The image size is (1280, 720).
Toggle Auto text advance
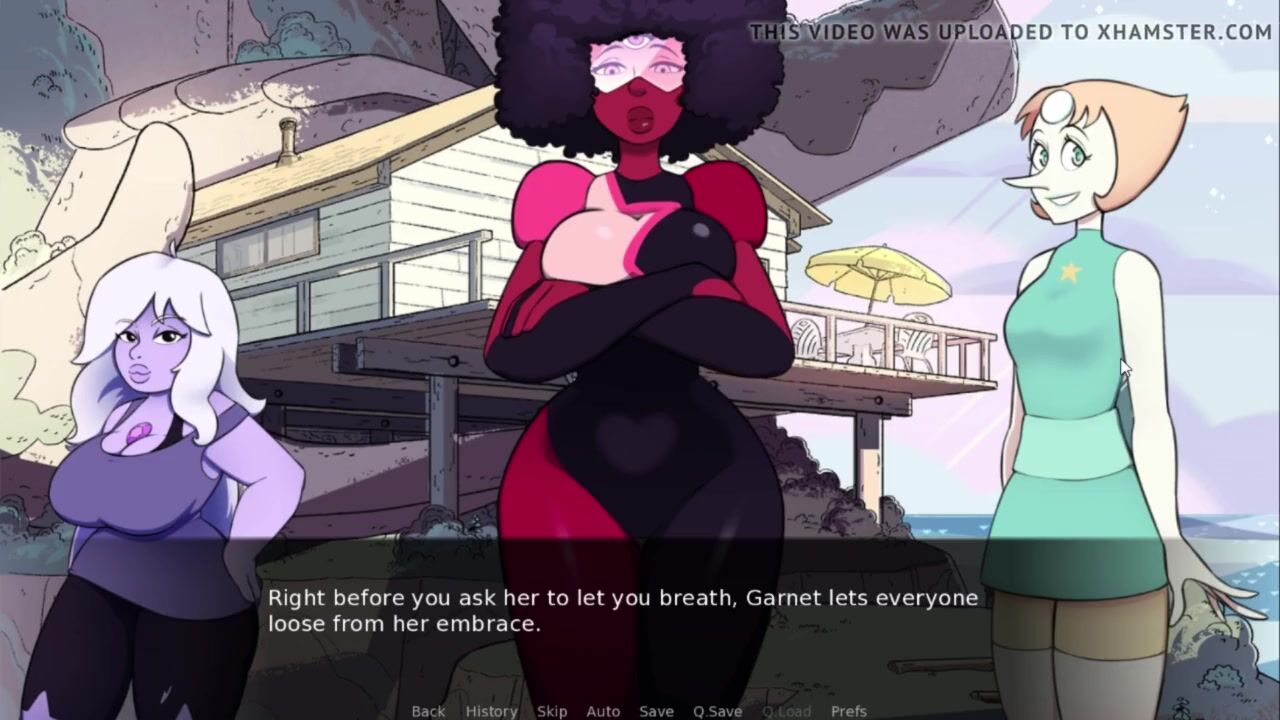click(x=603, y=711)
